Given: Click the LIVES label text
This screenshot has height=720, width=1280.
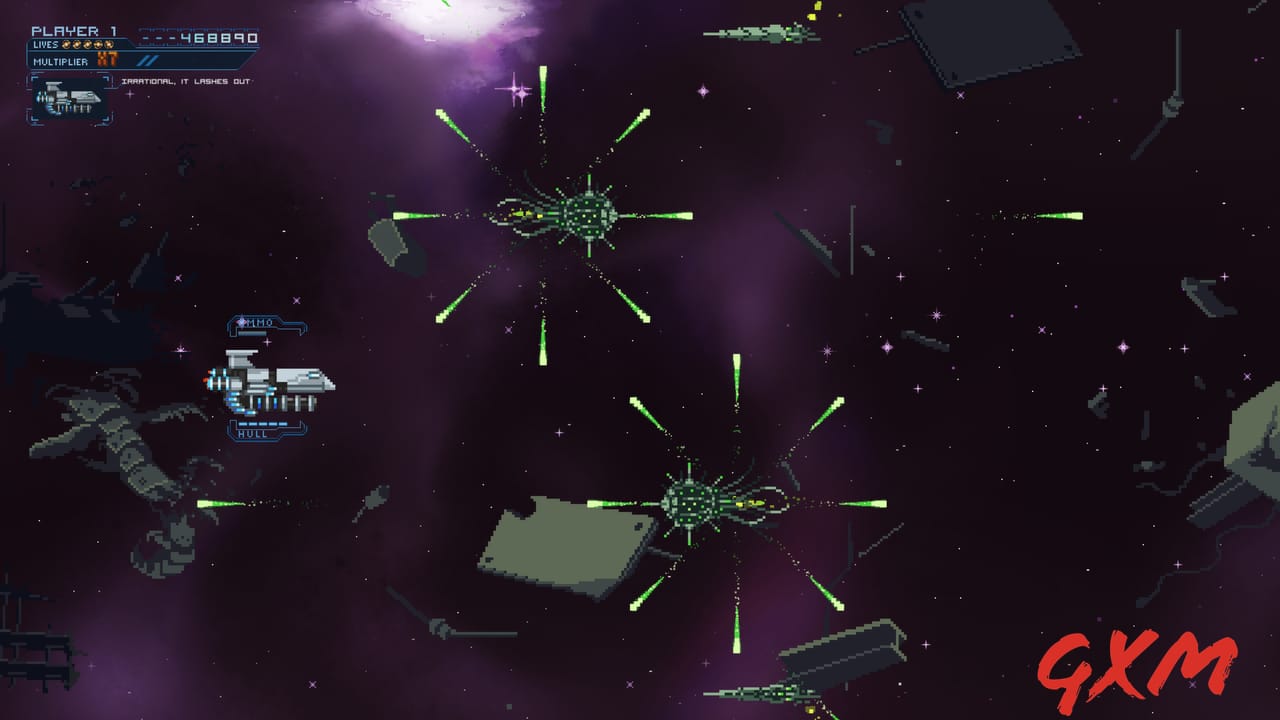Looking at the screenshot, I should point(46,45).
